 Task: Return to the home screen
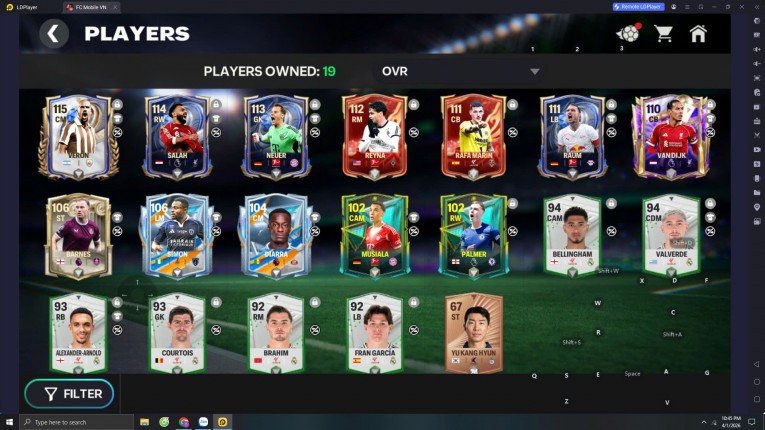pyautogui.click(x=698, y=34)
